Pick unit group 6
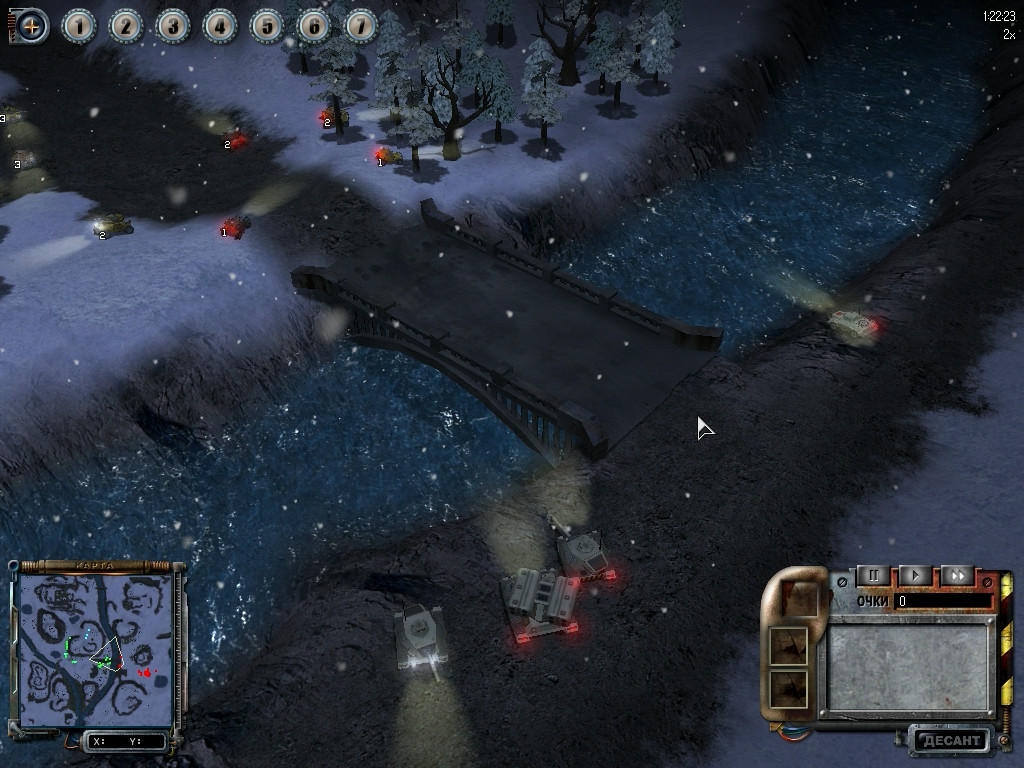Viewport: 1024px width, 768px height. [x=314, y=26]
